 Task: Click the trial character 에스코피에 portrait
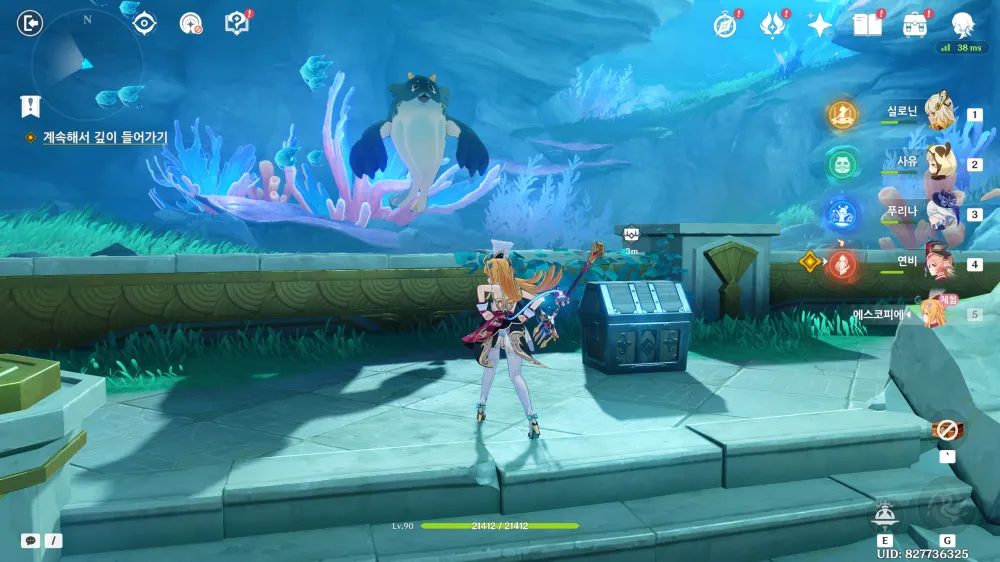[932, 311]
